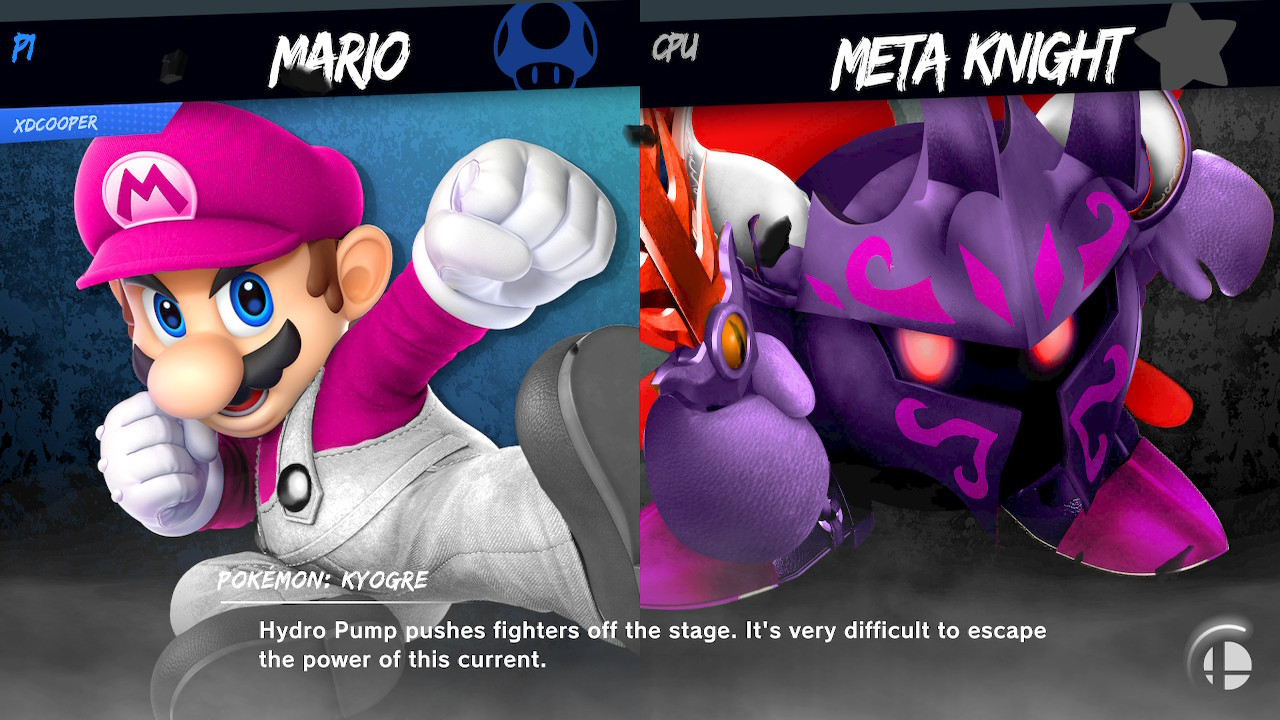Toggle the P1 player indicator
The height and width of the screenshot is (720, 1280).
[22, 45]
